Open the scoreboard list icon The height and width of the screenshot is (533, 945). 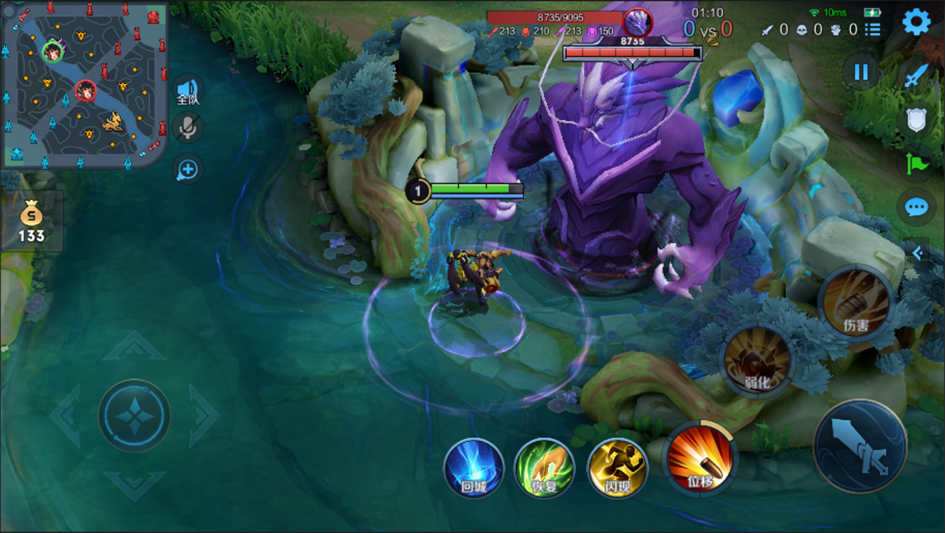coord(873,30)
